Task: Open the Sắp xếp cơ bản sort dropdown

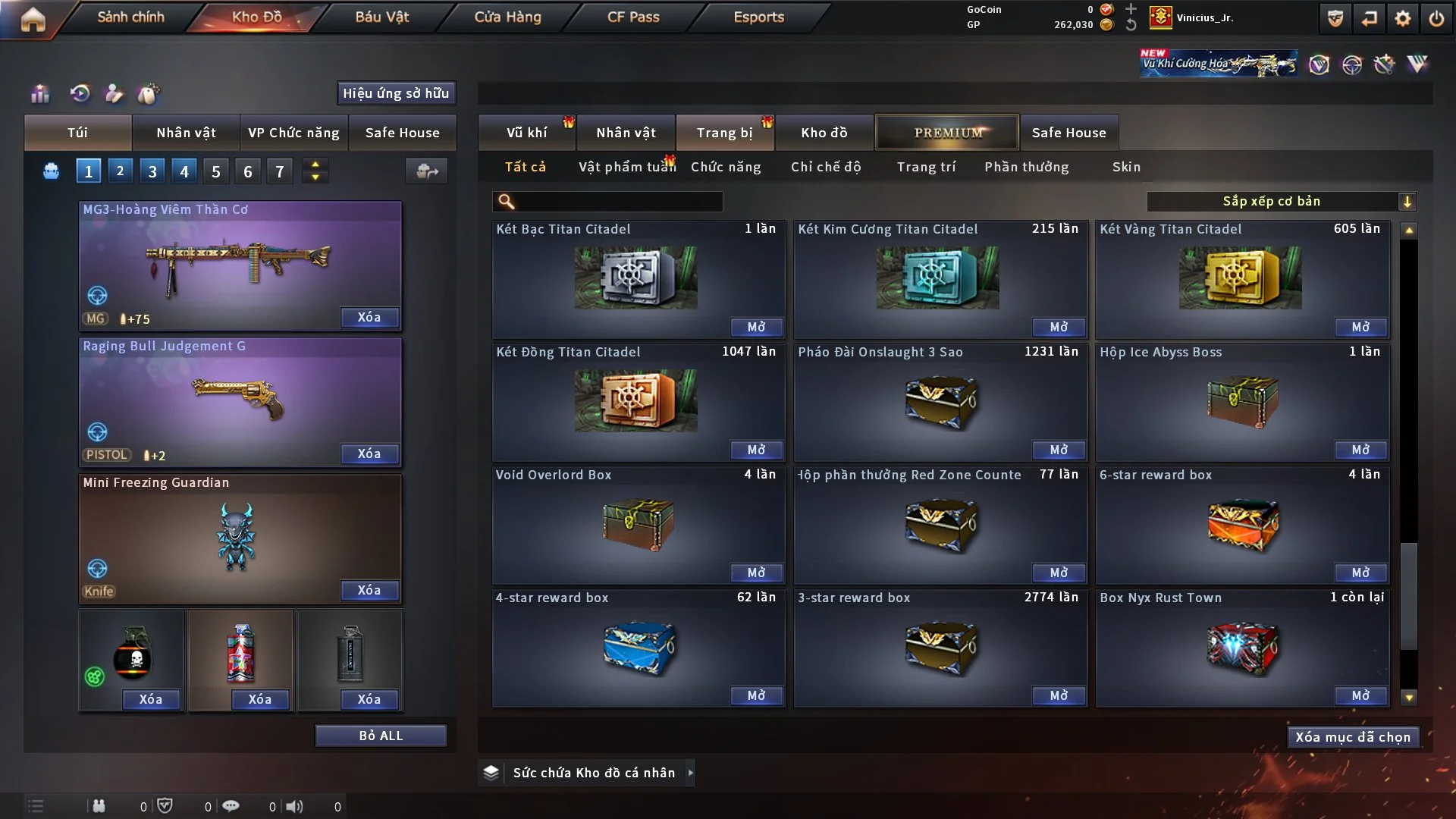Action: pyautogui.click(x=1280, y=201)
